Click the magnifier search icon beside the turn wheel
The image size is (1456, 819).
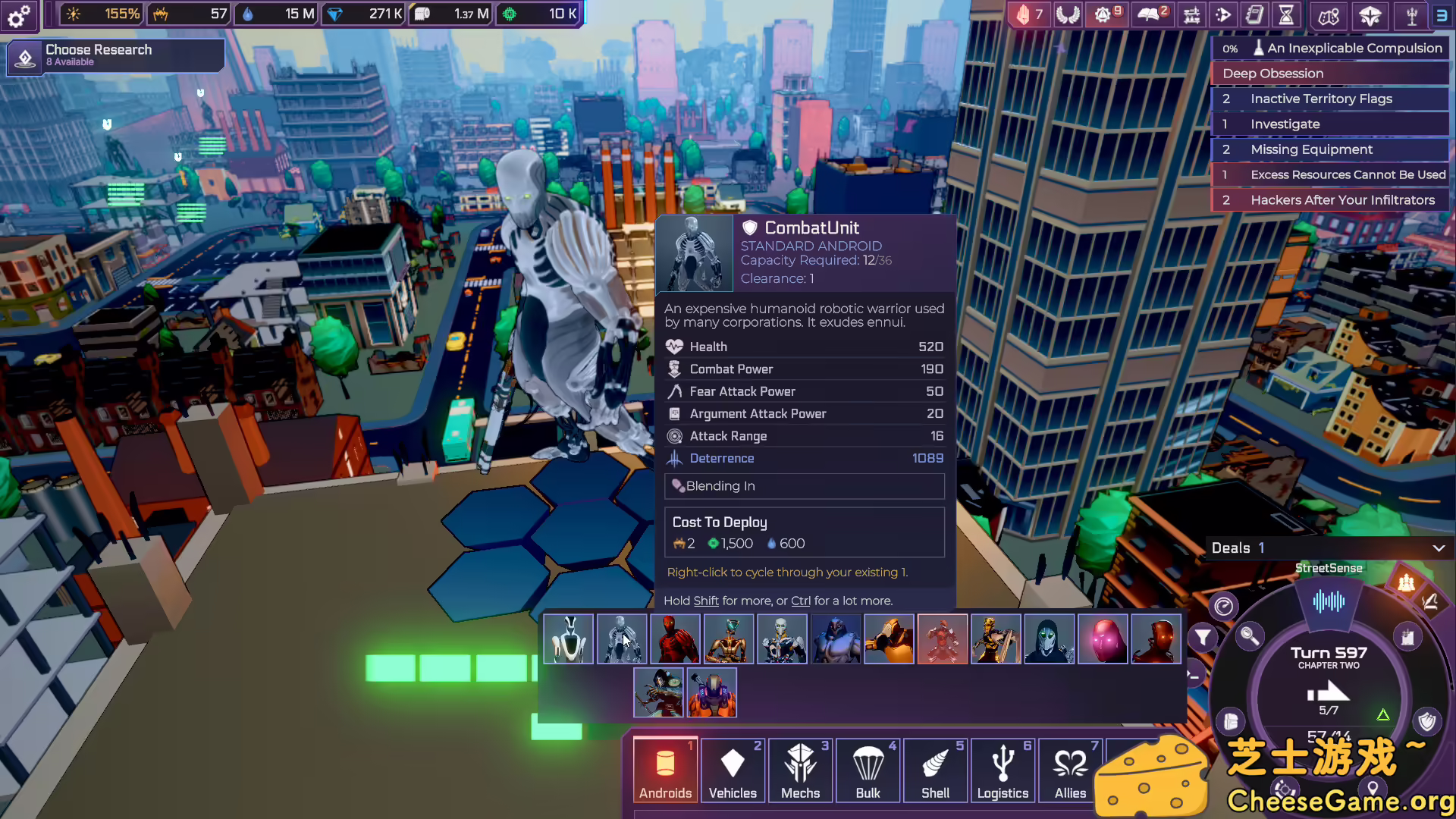coord(1251,637)
